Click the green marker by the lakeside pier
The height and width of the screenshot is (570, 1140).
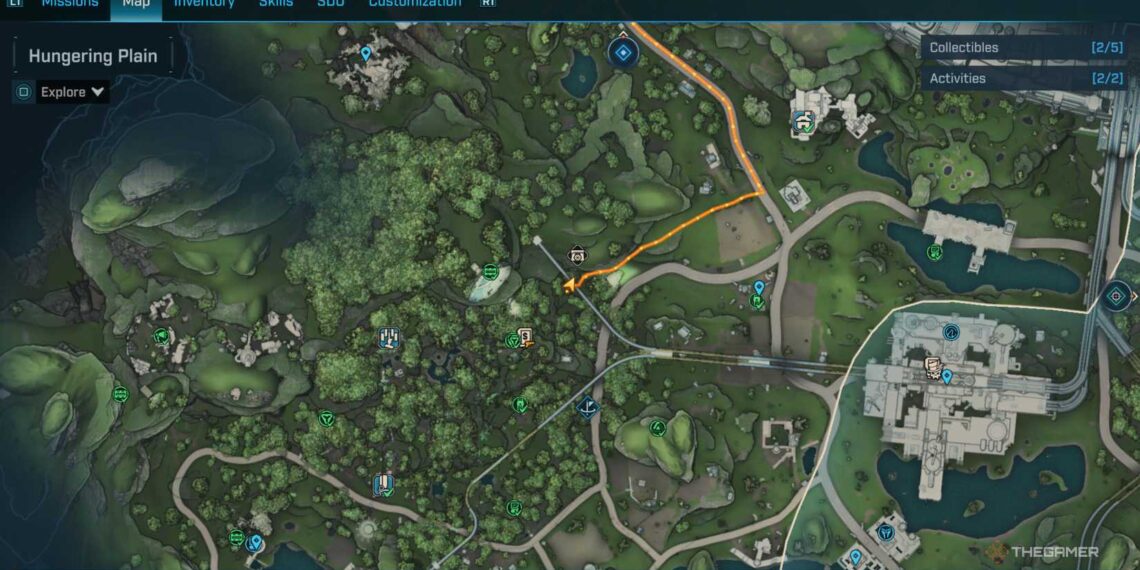(933, 252)
